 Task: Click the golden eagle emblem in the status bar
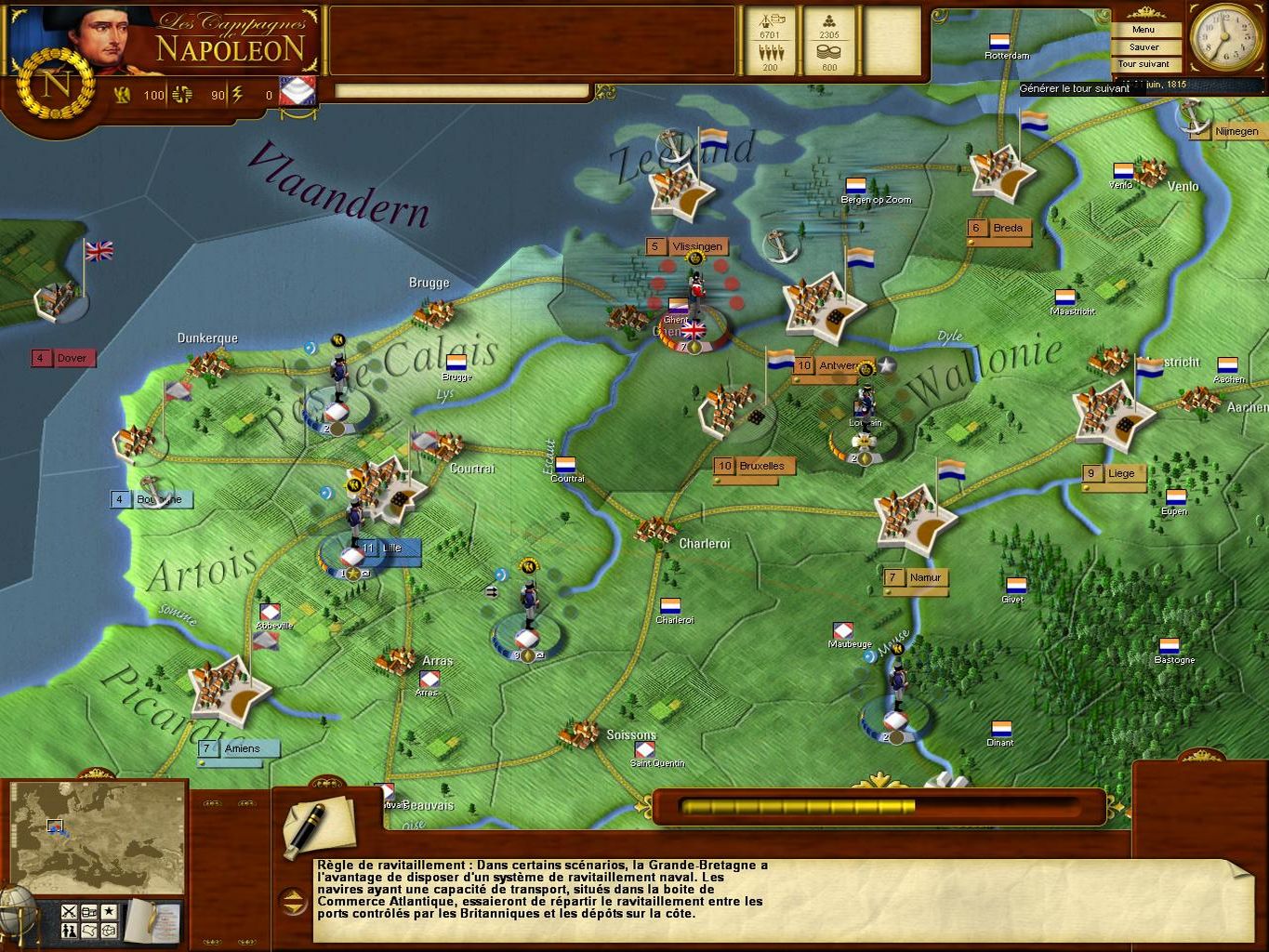(121, 94)
